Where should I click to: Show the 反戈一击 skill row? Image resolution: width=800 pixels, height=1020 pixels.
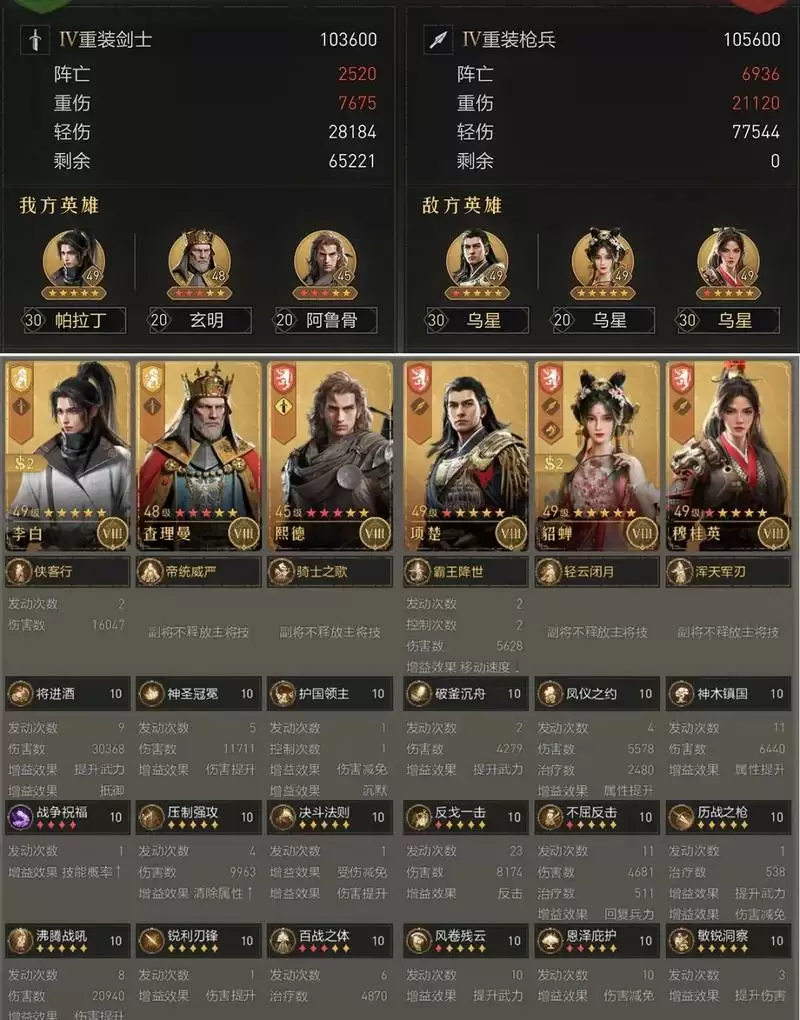click(466, 816)
